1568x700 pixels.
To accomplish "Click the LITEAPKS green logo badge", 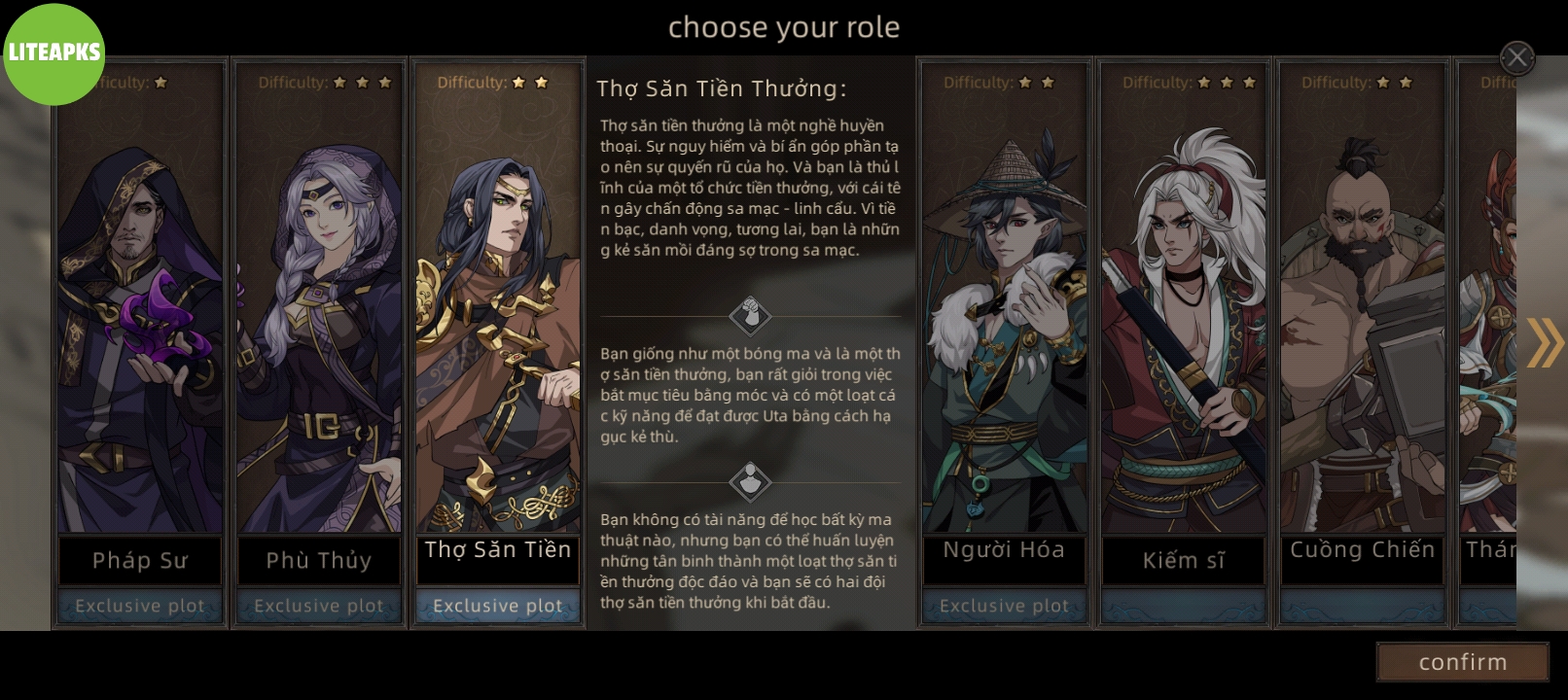I will [x=53, y=53].
